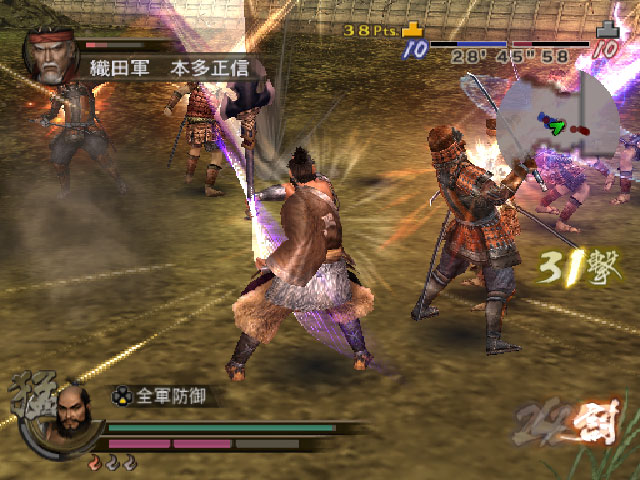Select the 全軍防御 army order label
The image size is (640, 480).
pos(164,396)
